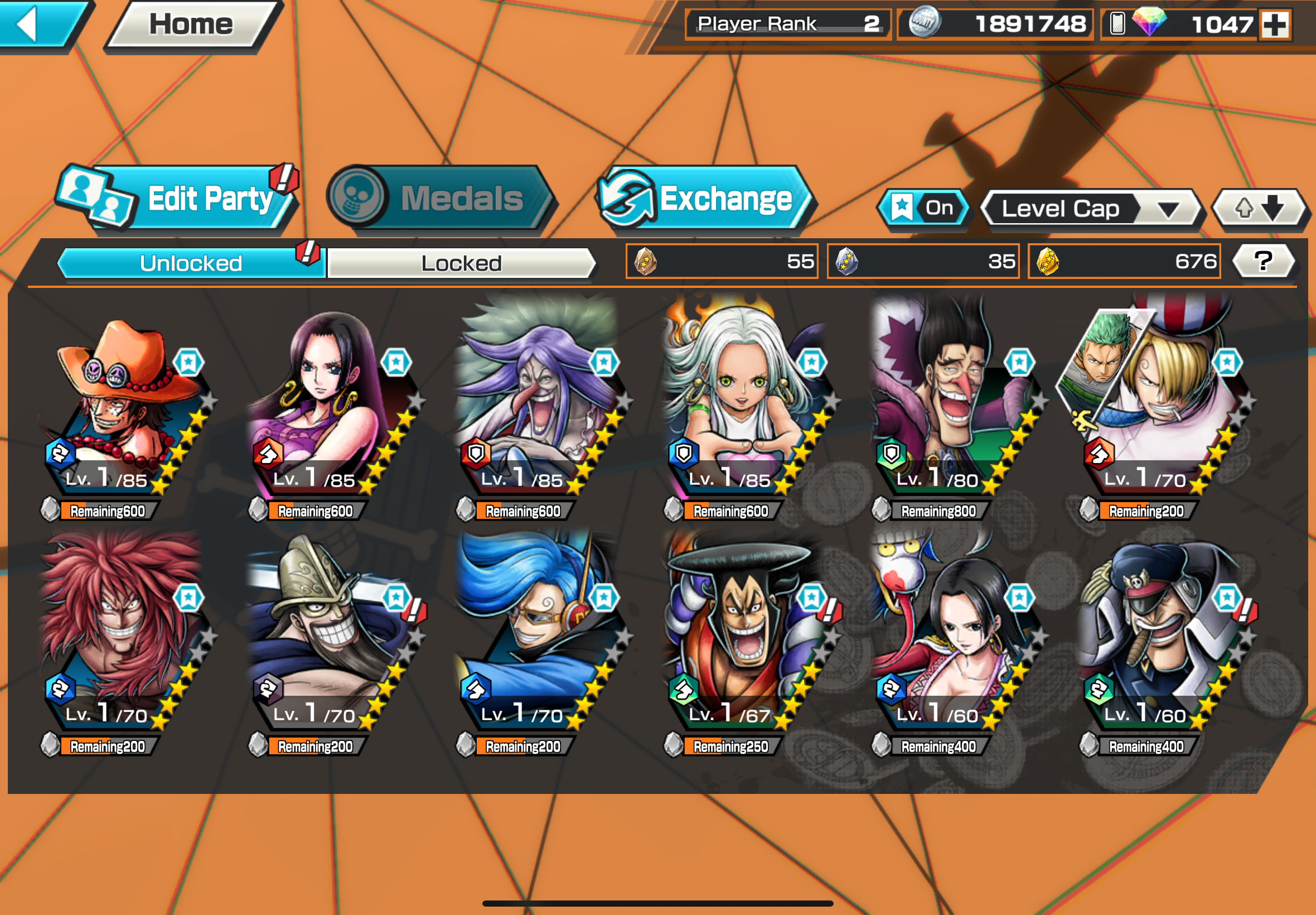This screenshot has width=1316, height=915.
Task: Toggle the favorites filter currently On
Action: [923, 208]
